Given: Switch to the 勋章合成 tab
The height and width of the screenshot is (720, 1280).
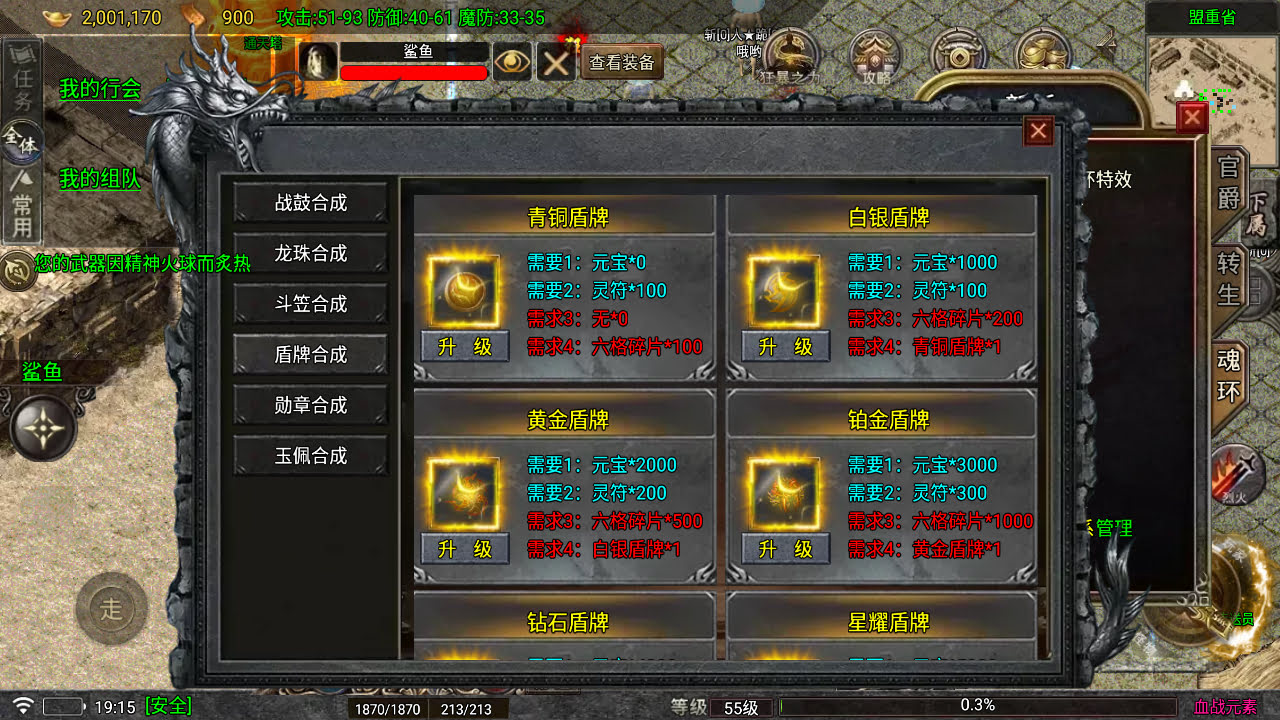Looking at the screenshot, I should pos(310,405).
